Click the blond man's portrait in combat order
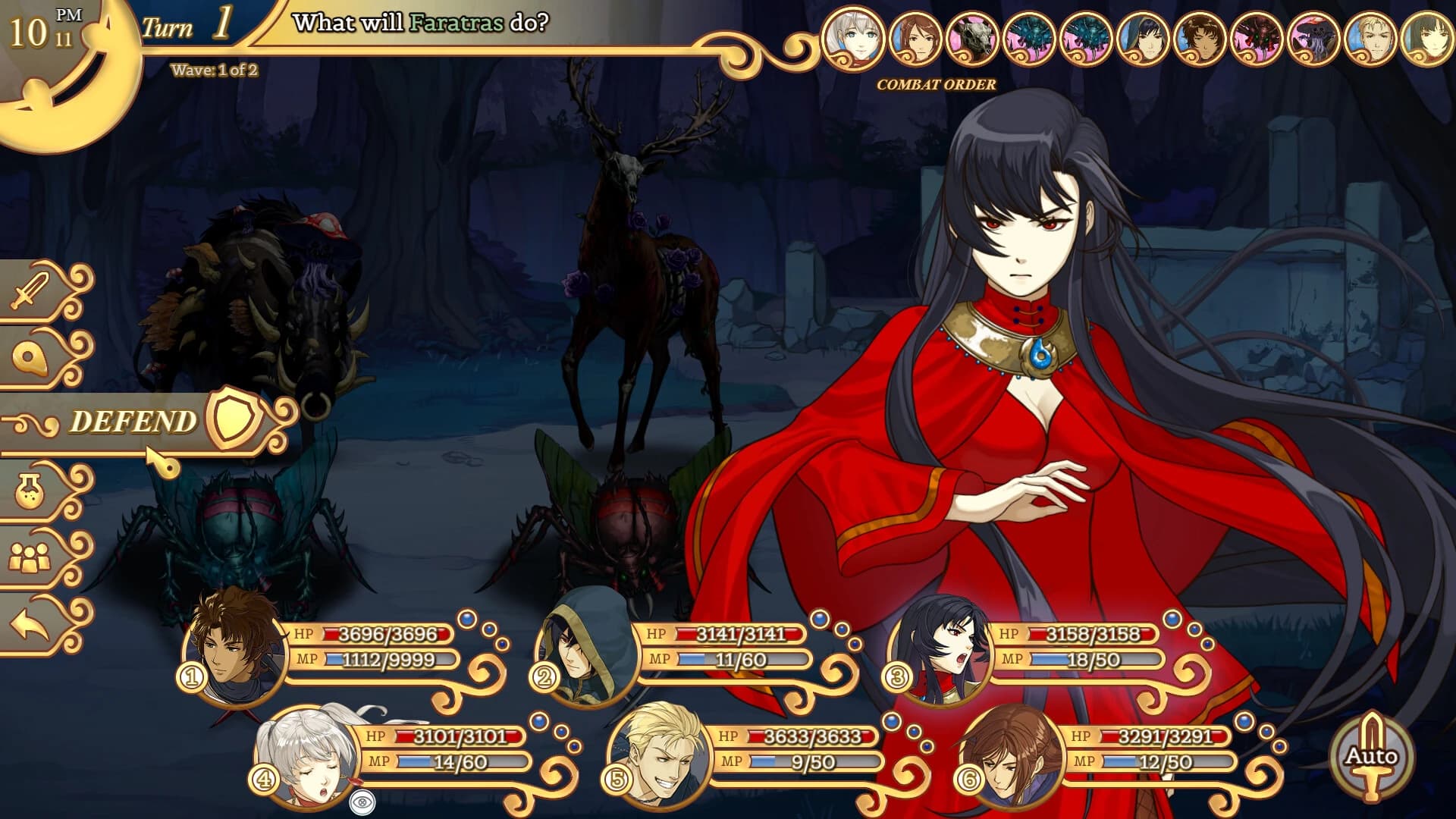The image size is (1456, 819). [1370, 39]
